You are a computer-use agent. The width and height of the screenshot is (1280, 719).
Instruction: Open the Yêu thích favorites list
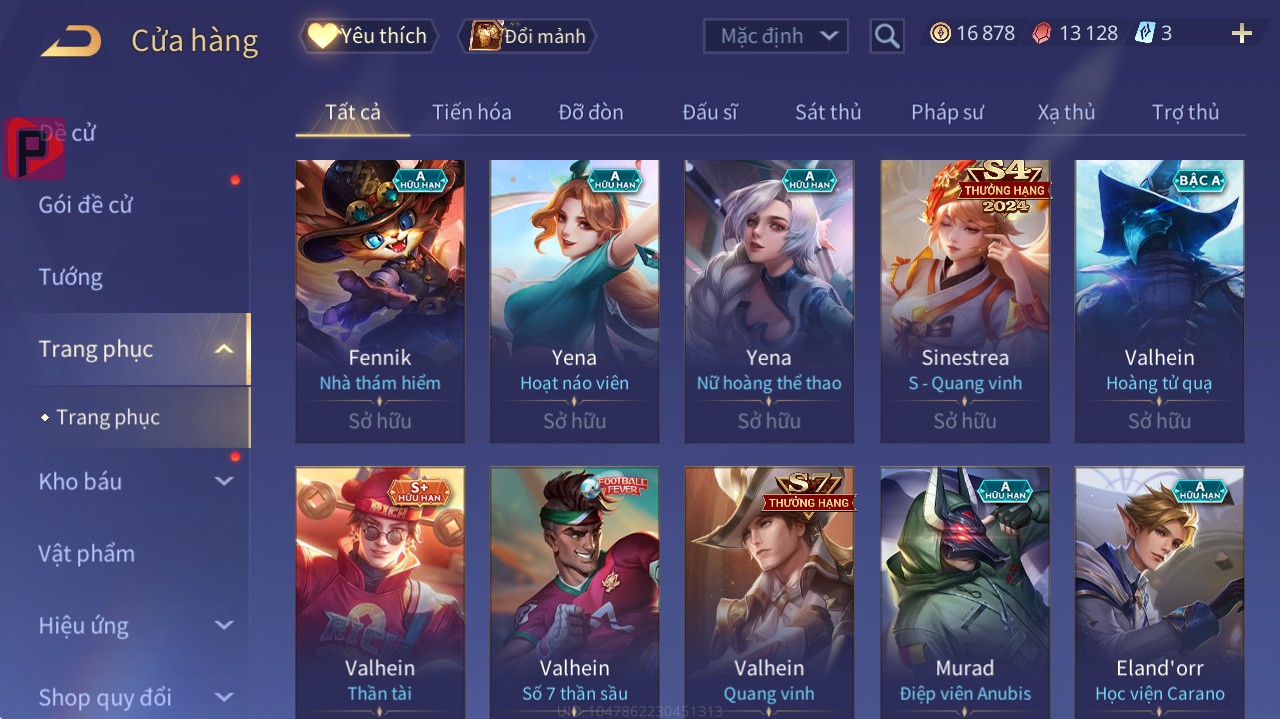click(x=369, y=36)
